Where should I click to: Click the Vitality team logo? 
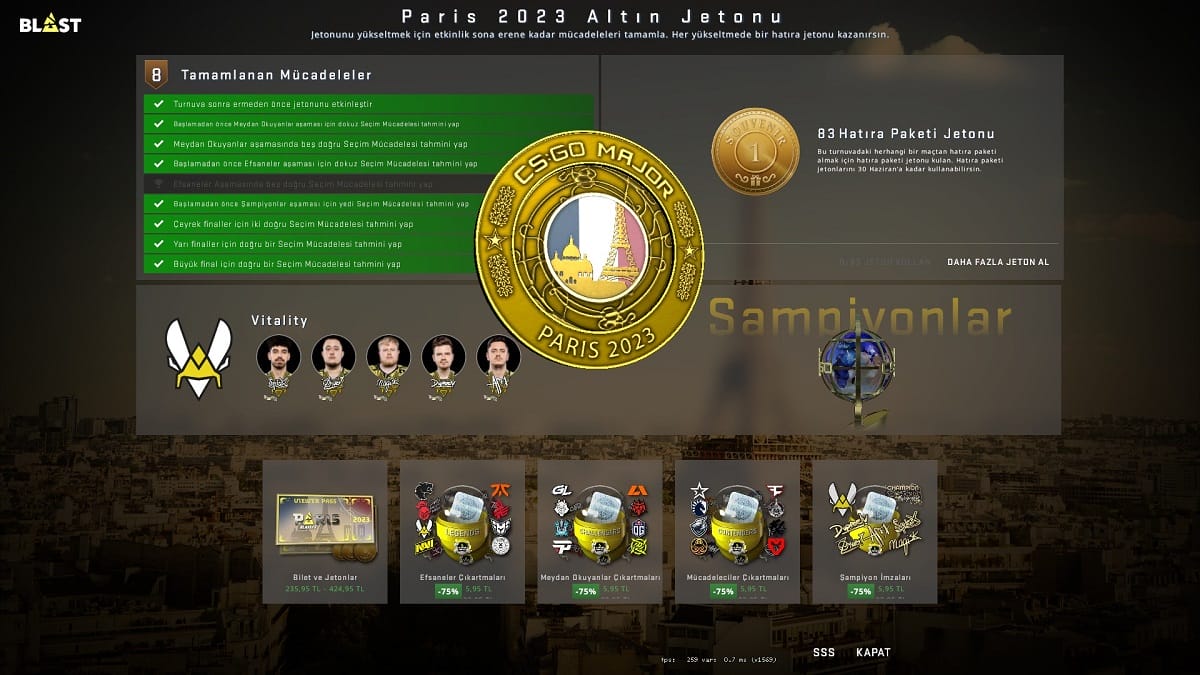coord(198,358)
